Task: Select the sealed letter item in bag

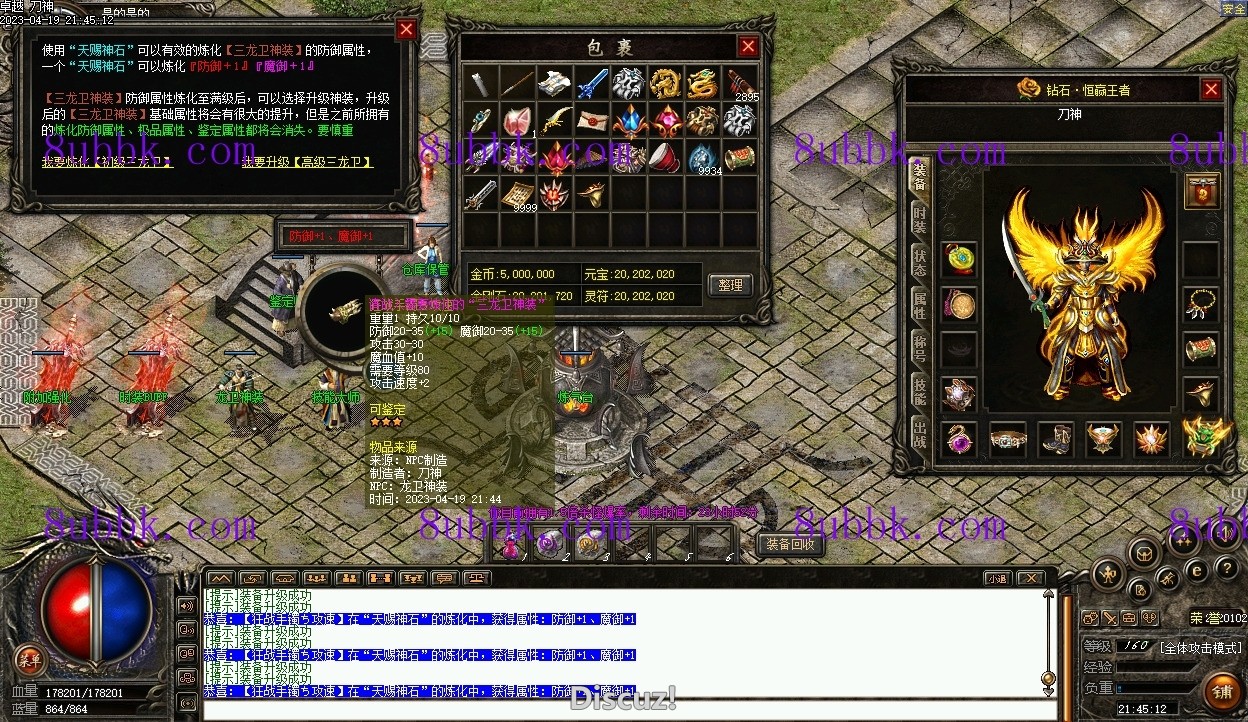Action: (x=591, y=121)
